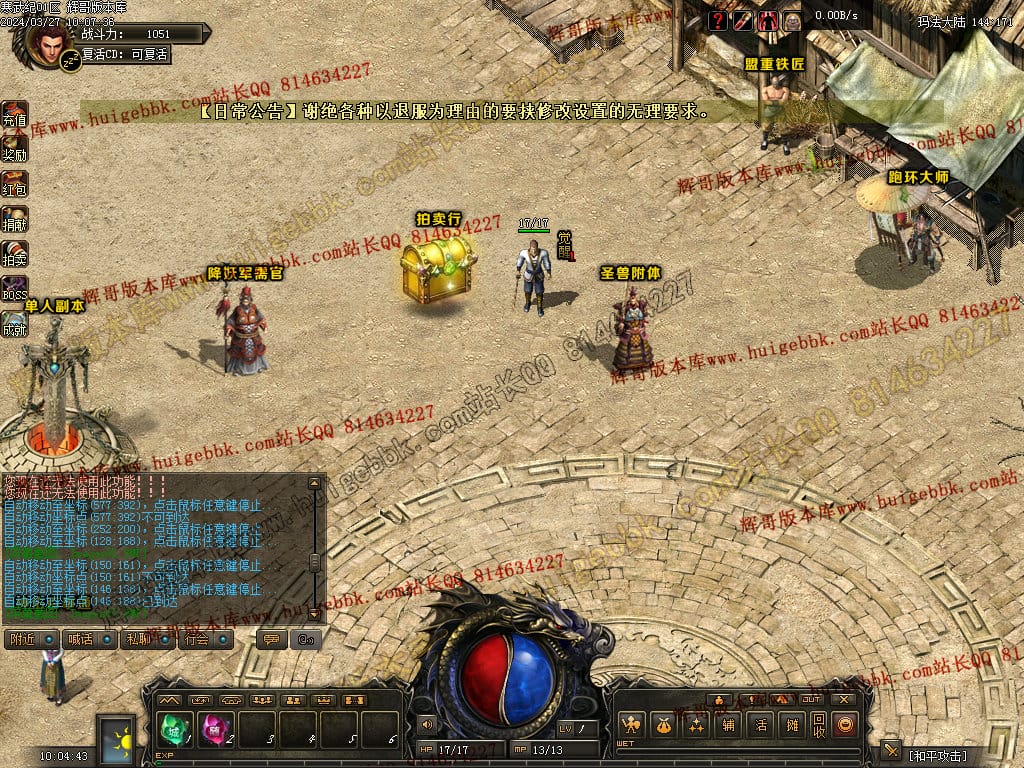Open the 拍卖 auction side icon

pyautogui.click(x=14, y=253)
